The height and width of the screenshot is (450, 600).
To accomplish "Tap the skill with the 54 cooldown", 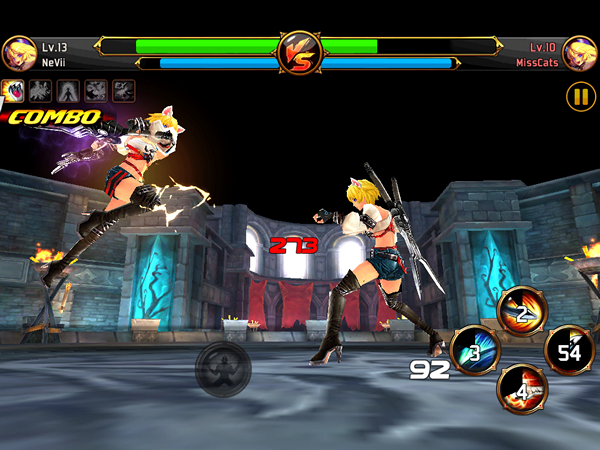I will click(x=569, y=349).
